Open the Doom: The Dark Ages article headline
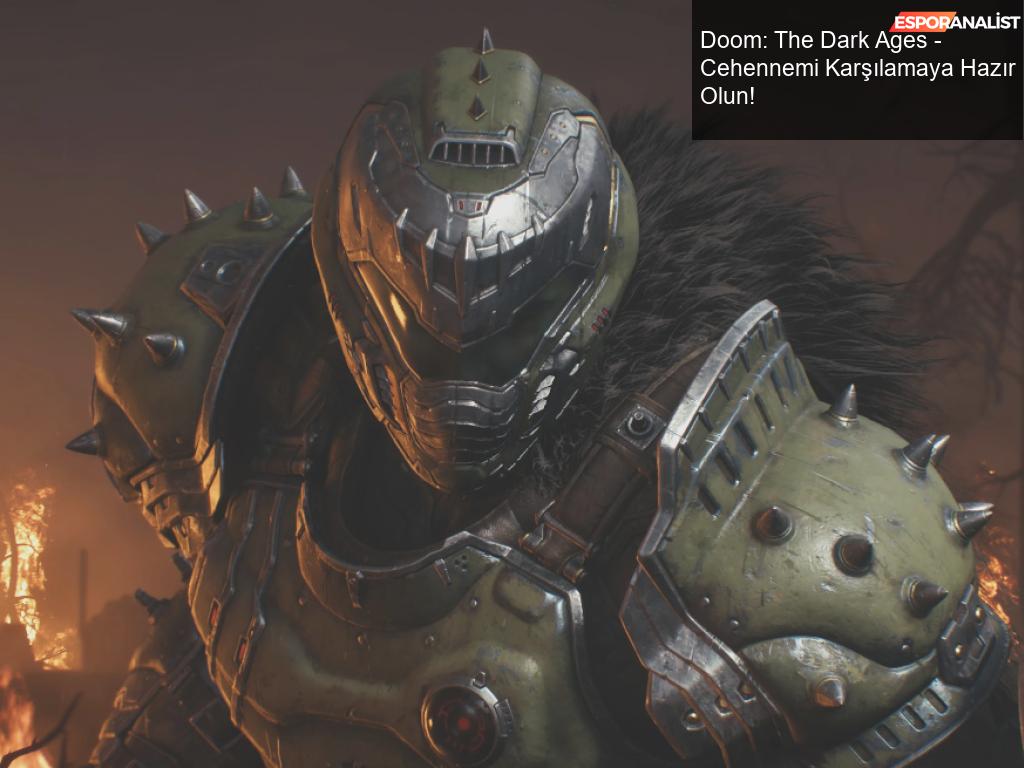This screenshot has height=768, width=1024. [x=856, y=69]
